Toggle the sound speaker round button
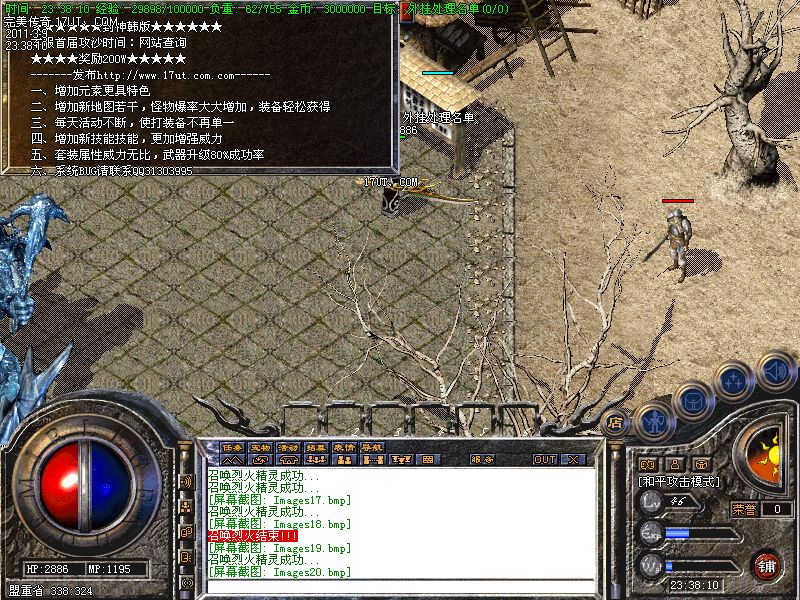The height and width of the screenshot is (600, 800). pyautogui.click(x=775, y=372)
